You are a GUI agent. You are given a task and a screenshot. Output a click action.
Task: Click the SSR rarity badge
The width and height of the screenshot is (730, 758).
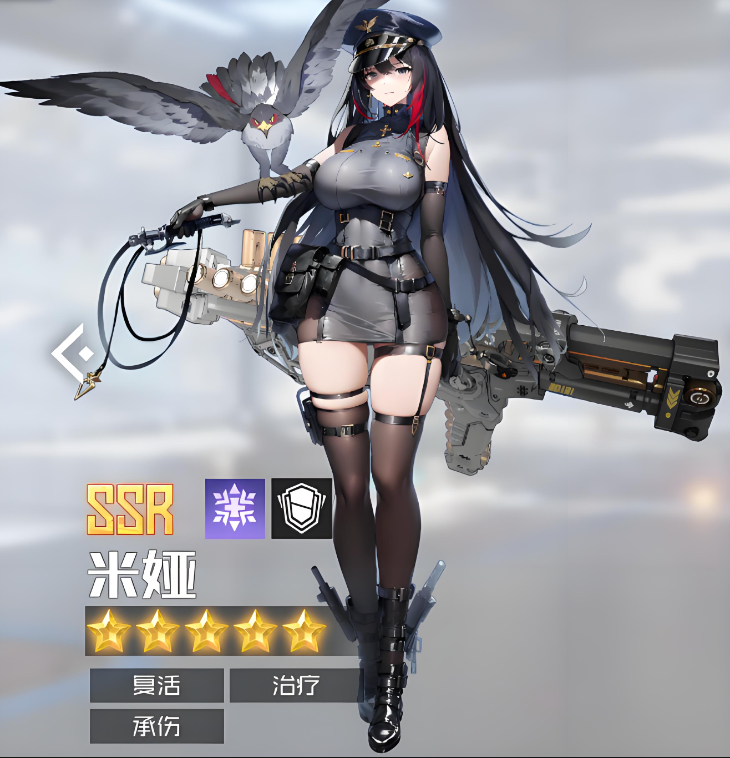(x=130, y=509)
